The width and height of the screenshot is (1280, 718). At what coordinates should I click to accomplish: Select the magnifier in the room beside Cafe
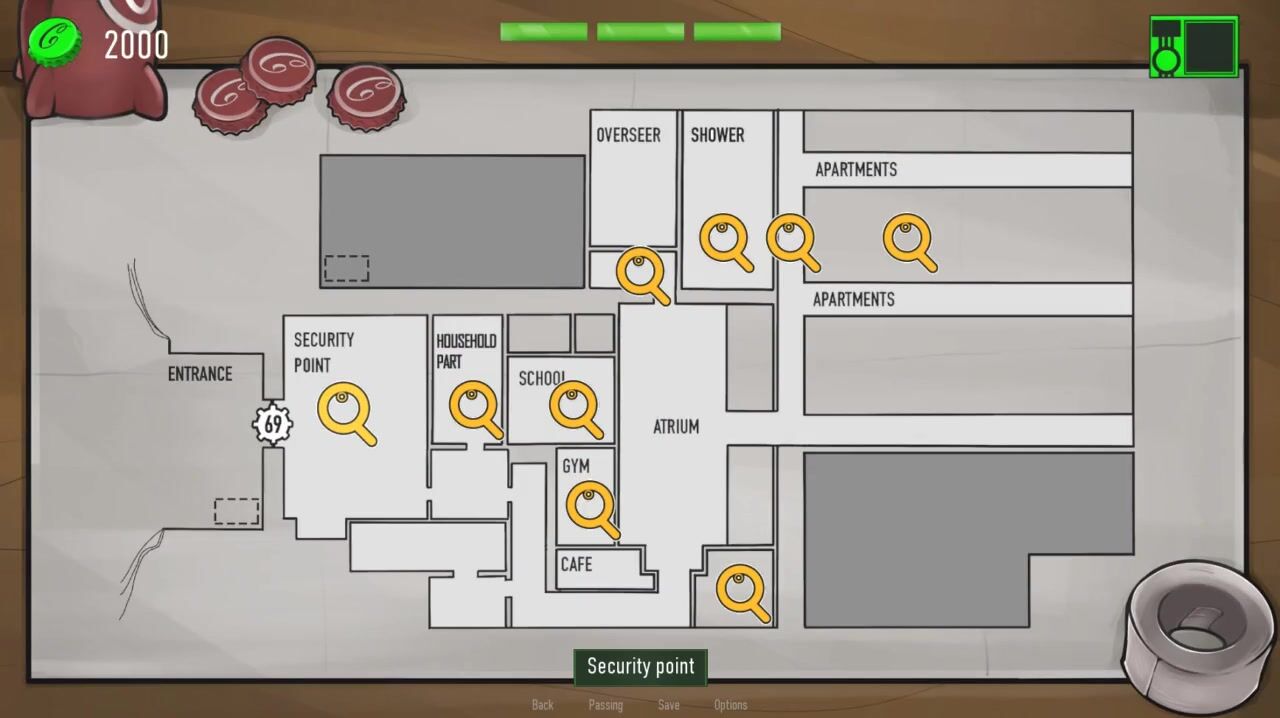coord(741,590)
